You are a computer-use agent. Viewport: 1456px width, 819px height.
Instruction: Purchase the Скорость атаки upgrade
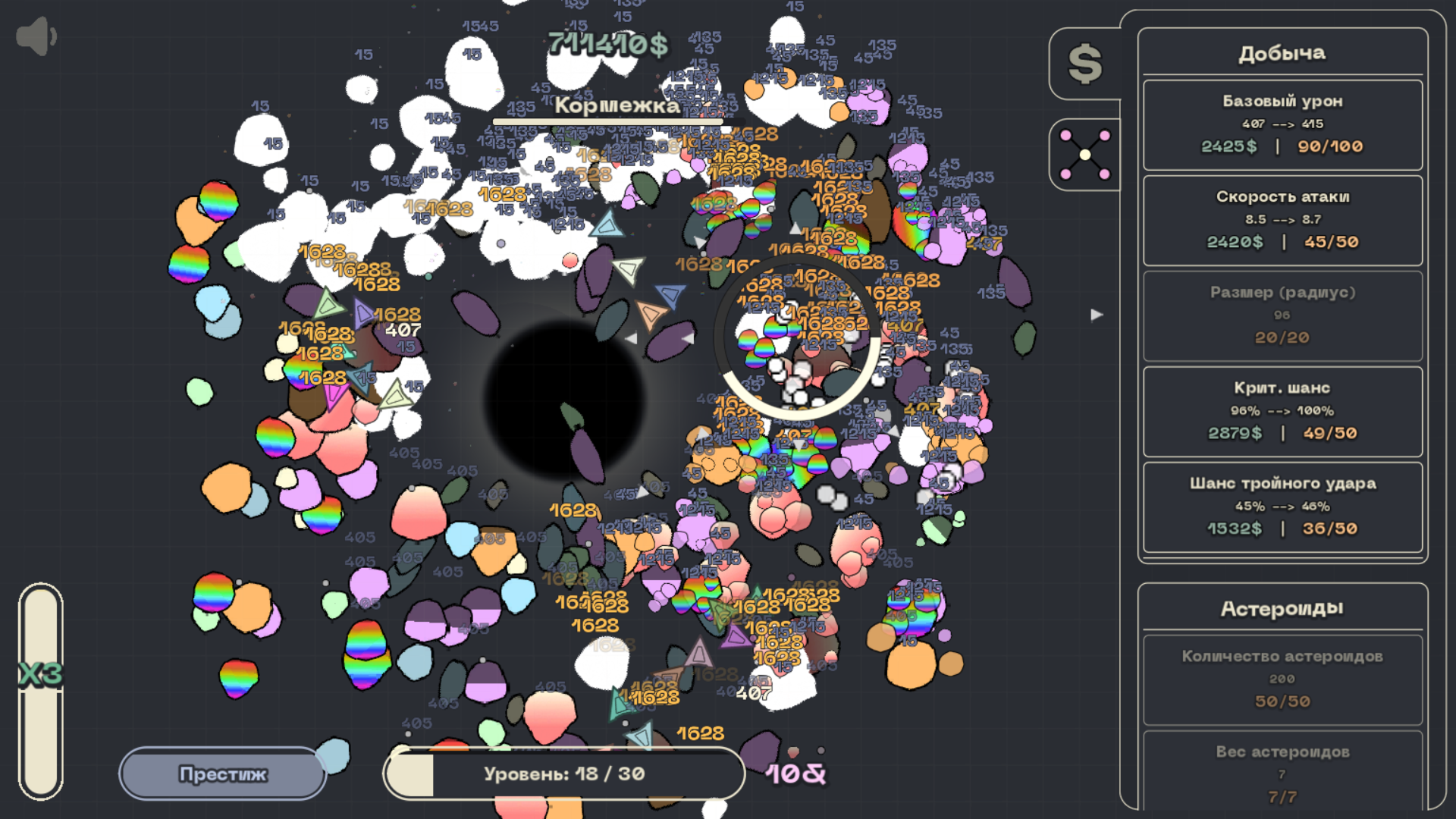[x=1282, y=220]
